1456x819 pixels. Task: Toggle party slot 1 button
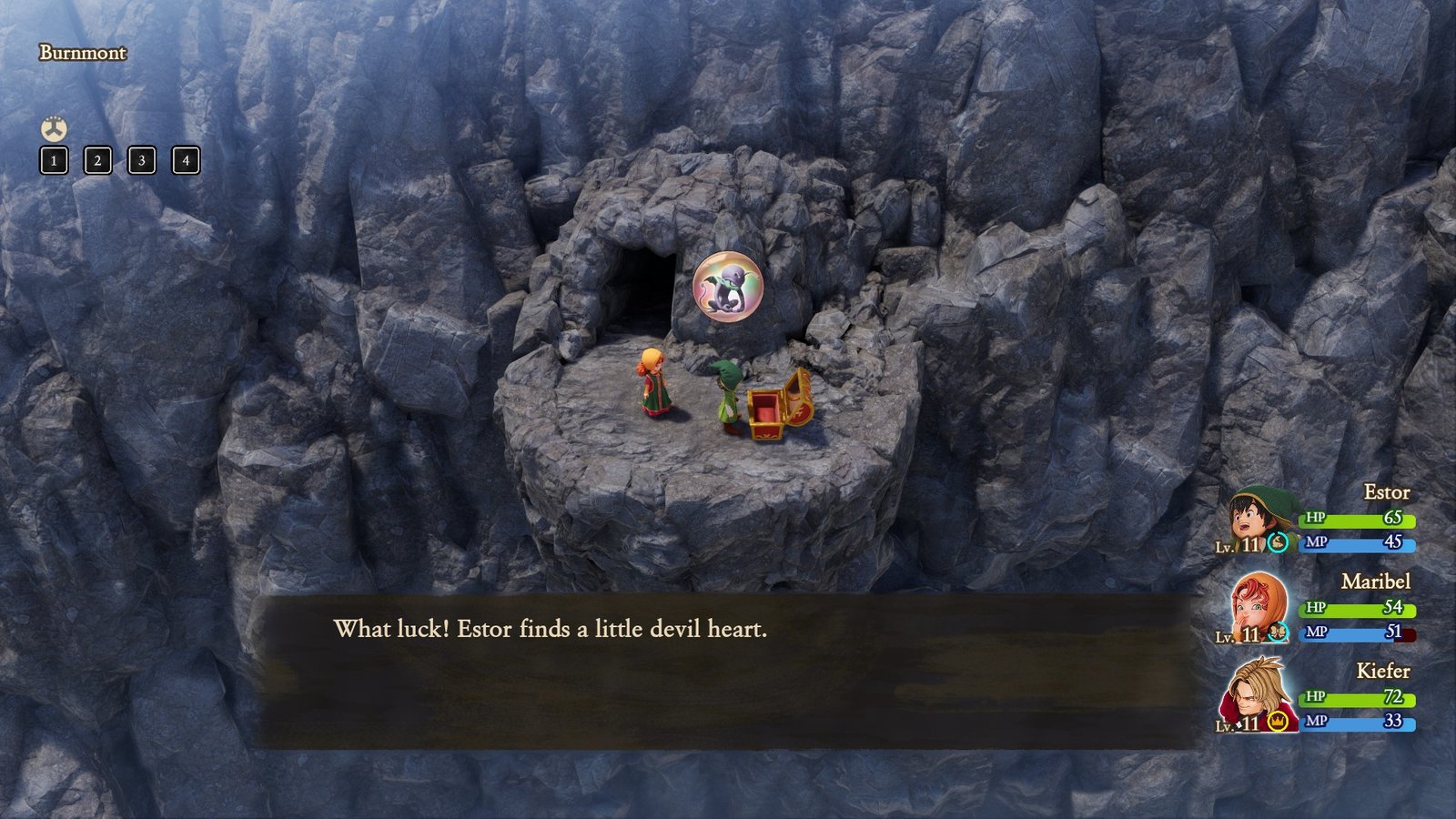(x=52, y=160)
